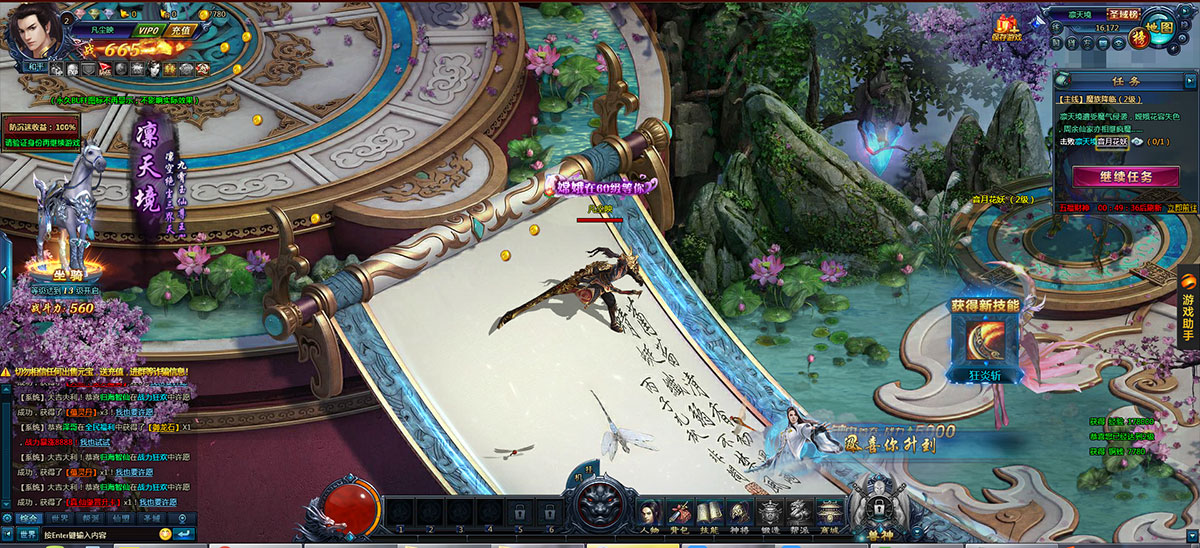Click the 立即前往 link
The image size is (1200, 548).
tap(1180, 208)
